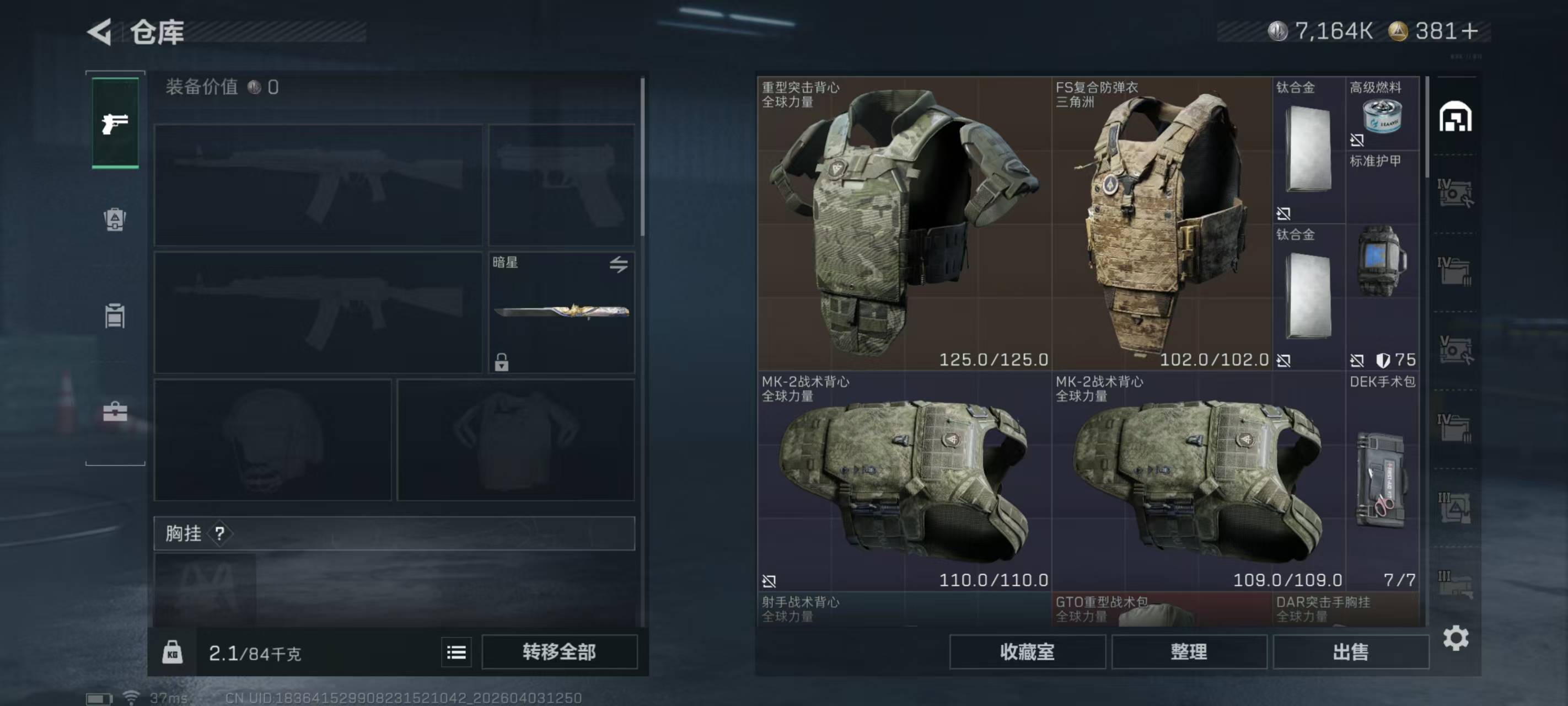Select the MK-2 tactical vest with 110.0 durability
Viewport: 1568px width, 706px height.
point(904,481)
